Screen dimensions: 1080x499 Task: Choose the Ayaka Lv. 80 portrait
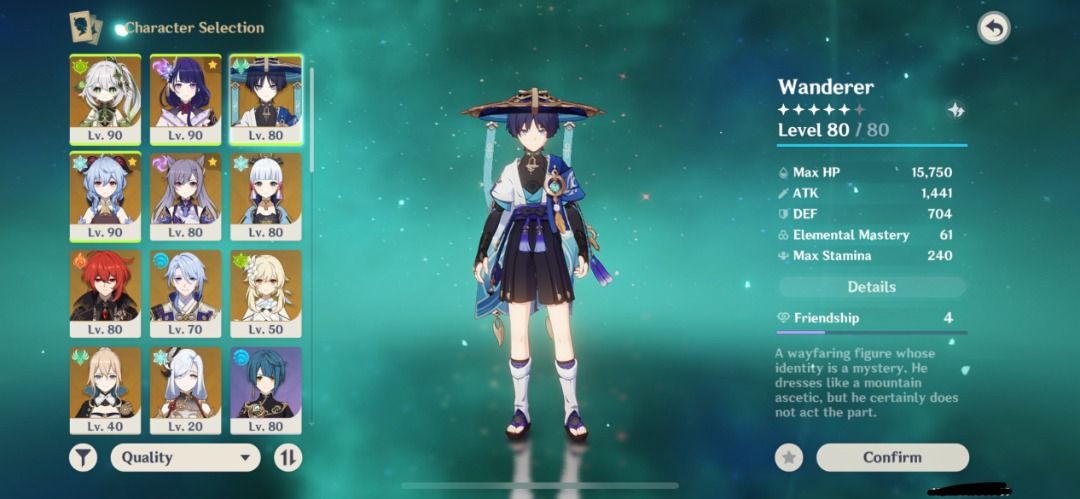tap(265, 195)
